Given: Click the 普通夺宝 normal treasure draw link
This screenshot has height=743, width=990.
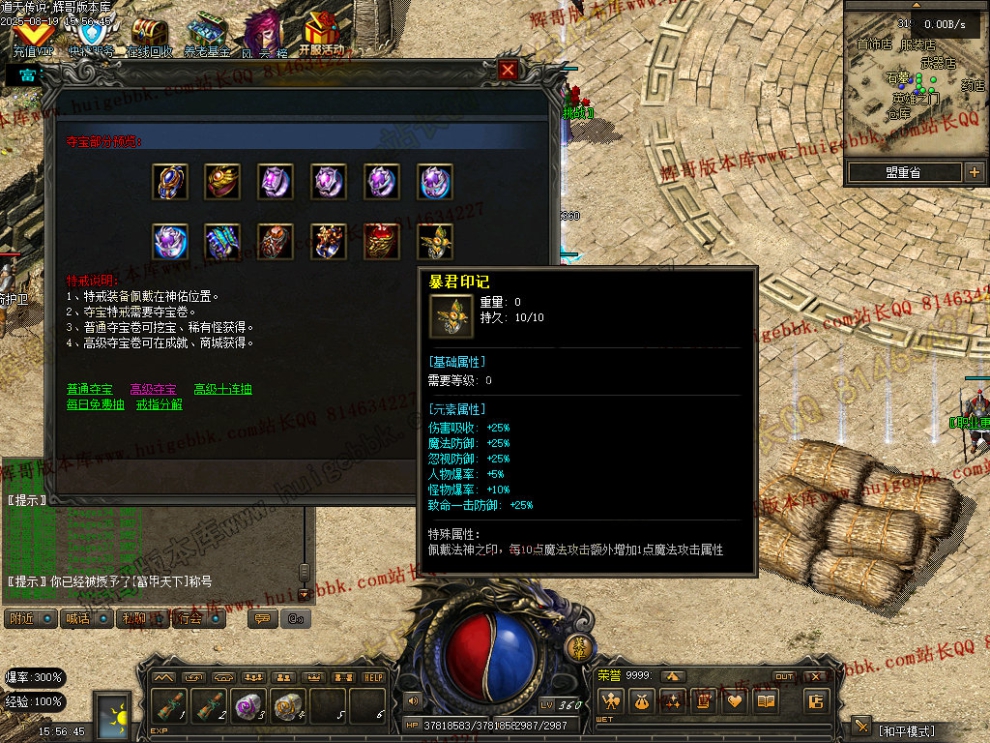Looking at the screenshot, I should click(x=92, y=389).
